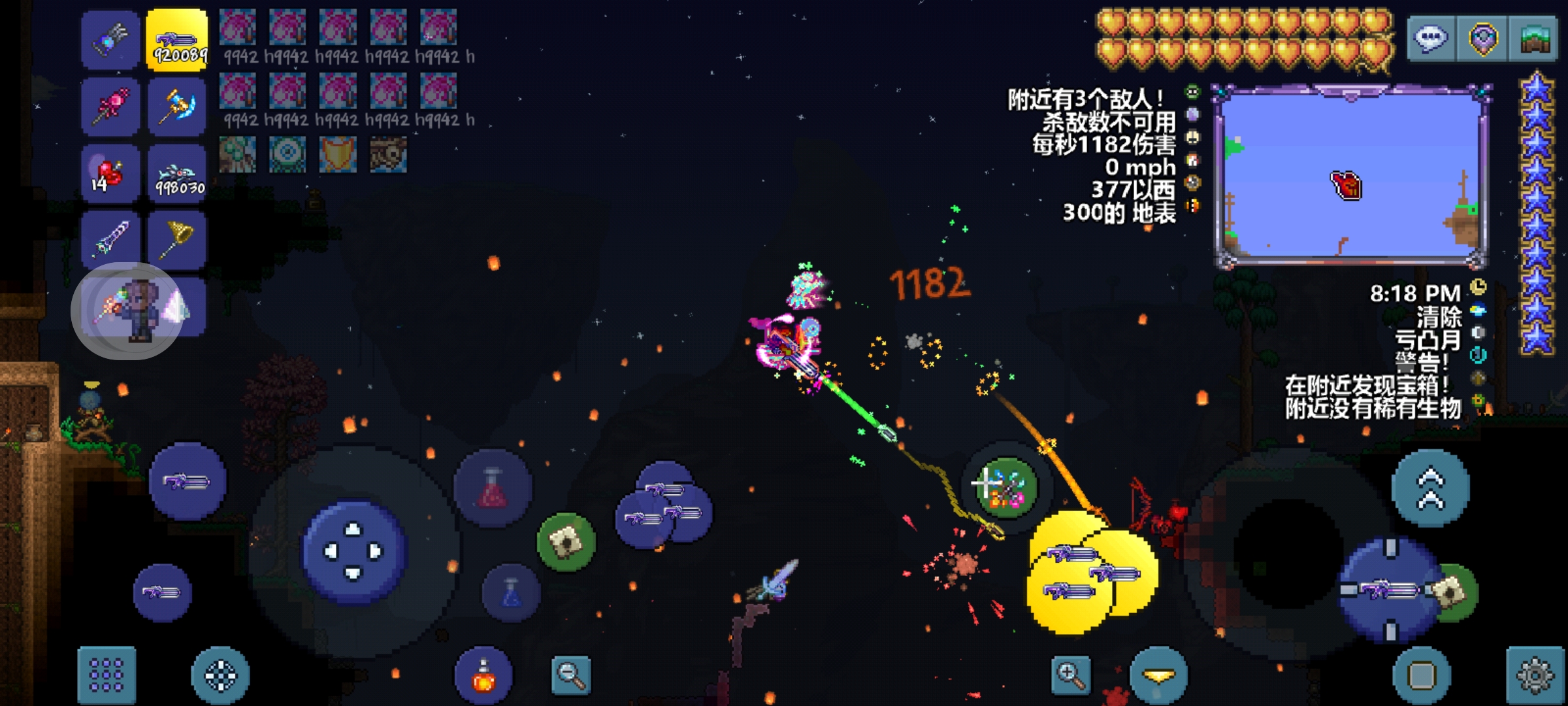The width and height of the screenshot is (1568, 706).
Task: Tap the double-arrow jump button
Action: [x=1430, y=489]
